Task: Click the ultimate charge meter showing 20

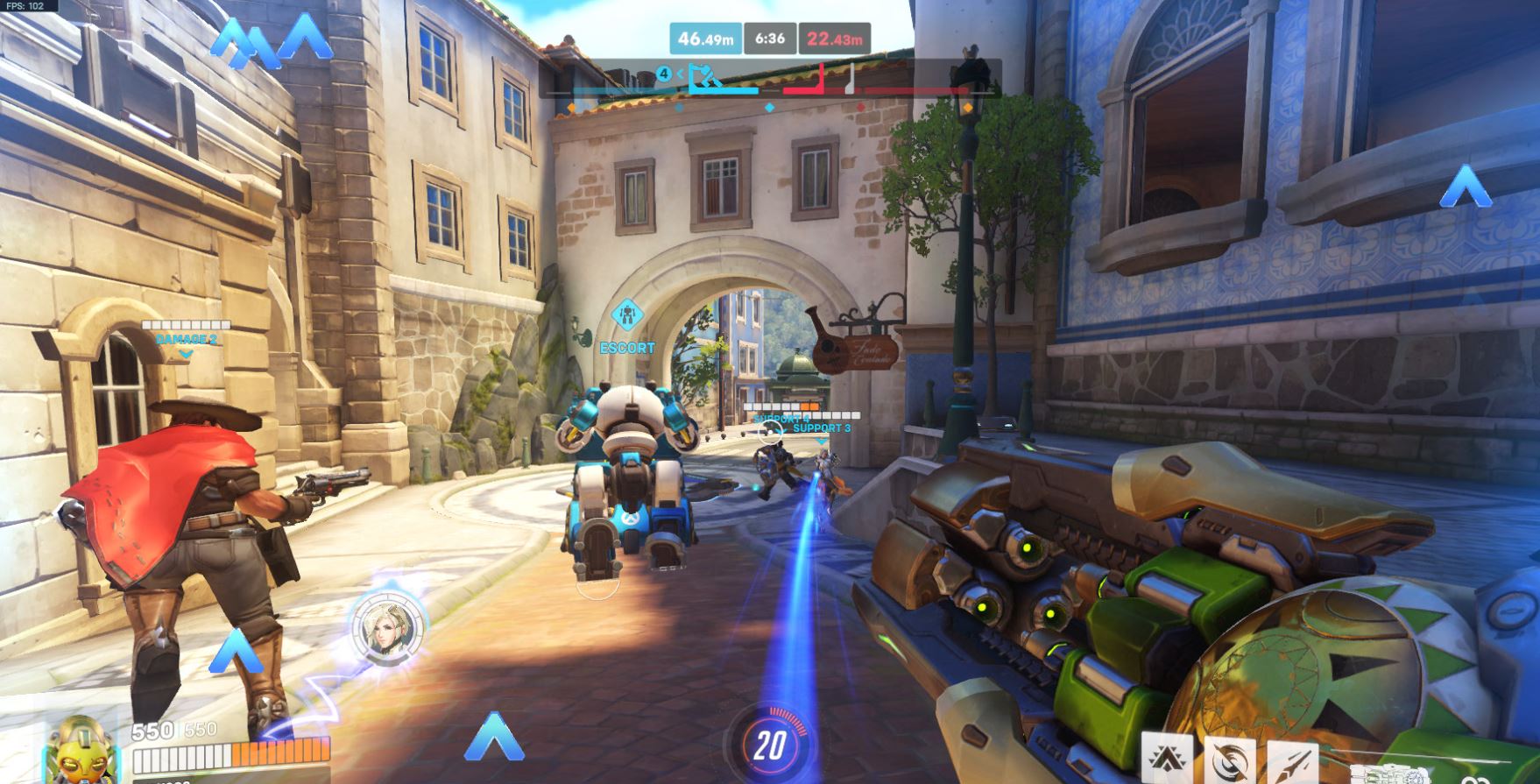Action: tap(769, 745)
